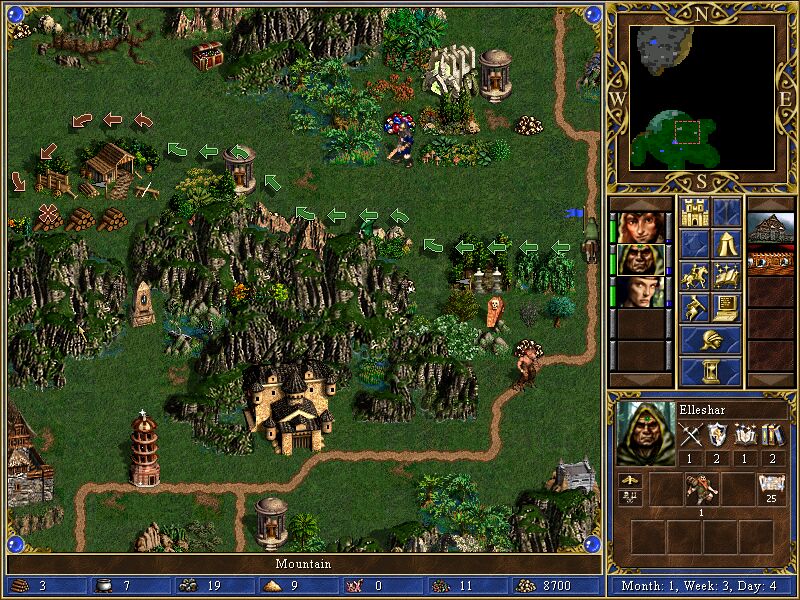Move the hero using the horseman button
This screenshot has height=600, width=800.
694,276
